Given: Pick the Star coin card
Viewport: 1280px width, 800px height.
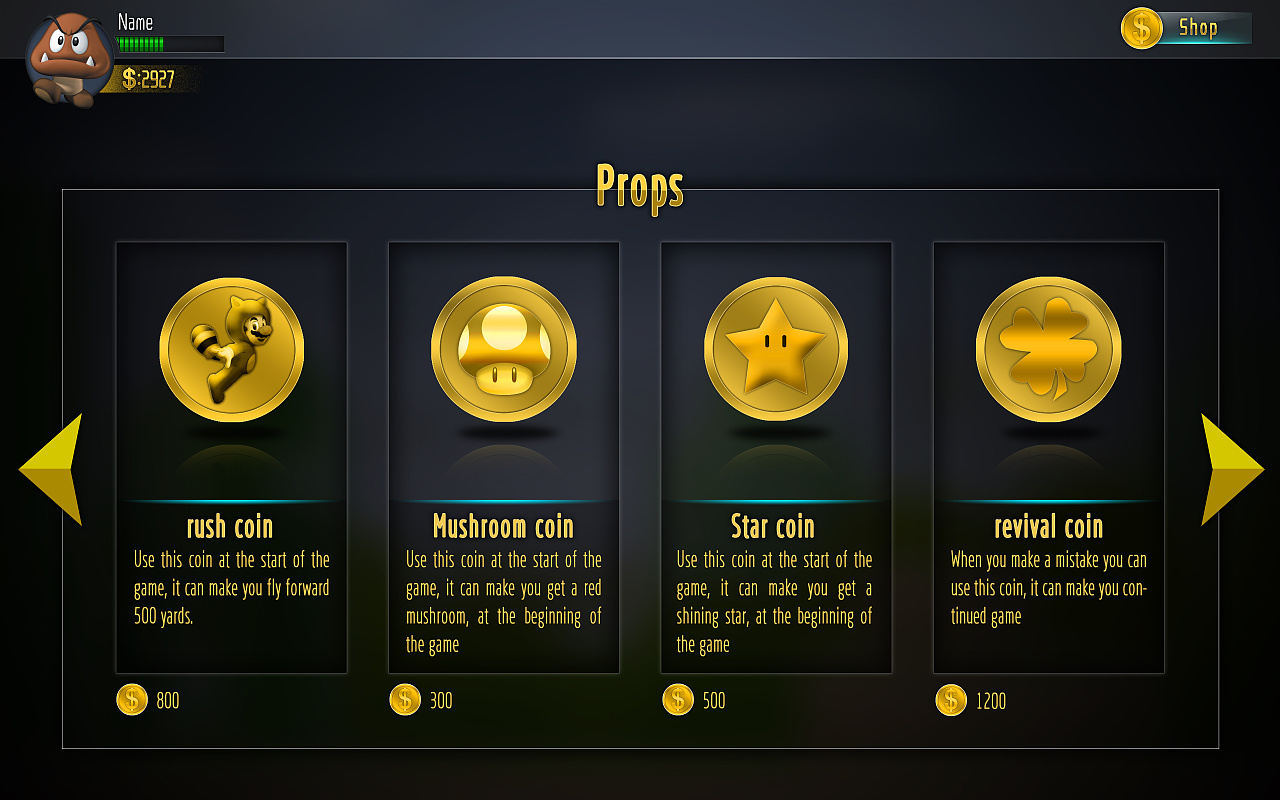Looking at the screenshot, I should pyautogui.click(x=775, y=457).
